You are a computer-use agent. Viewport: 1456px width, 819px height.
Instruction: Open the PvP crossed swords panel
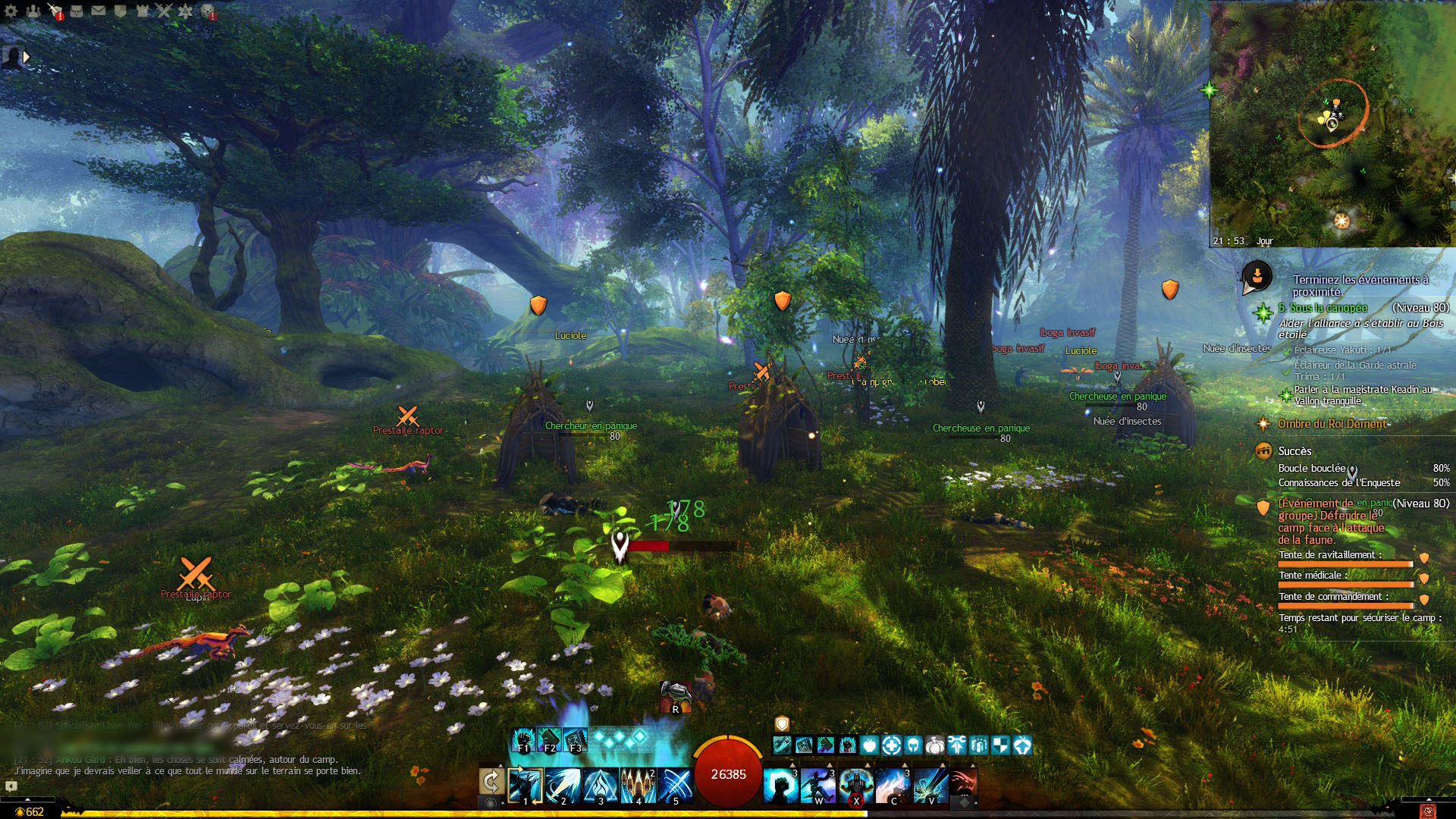[164, 11]
